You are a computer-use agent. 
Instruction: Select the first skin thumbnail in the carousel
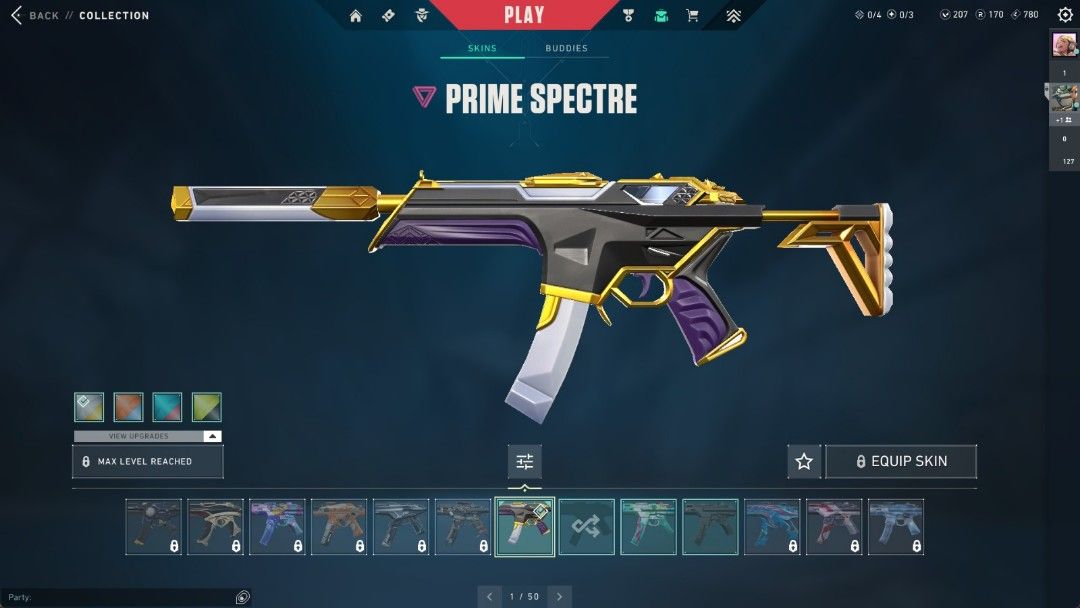(x=154, y=527)
